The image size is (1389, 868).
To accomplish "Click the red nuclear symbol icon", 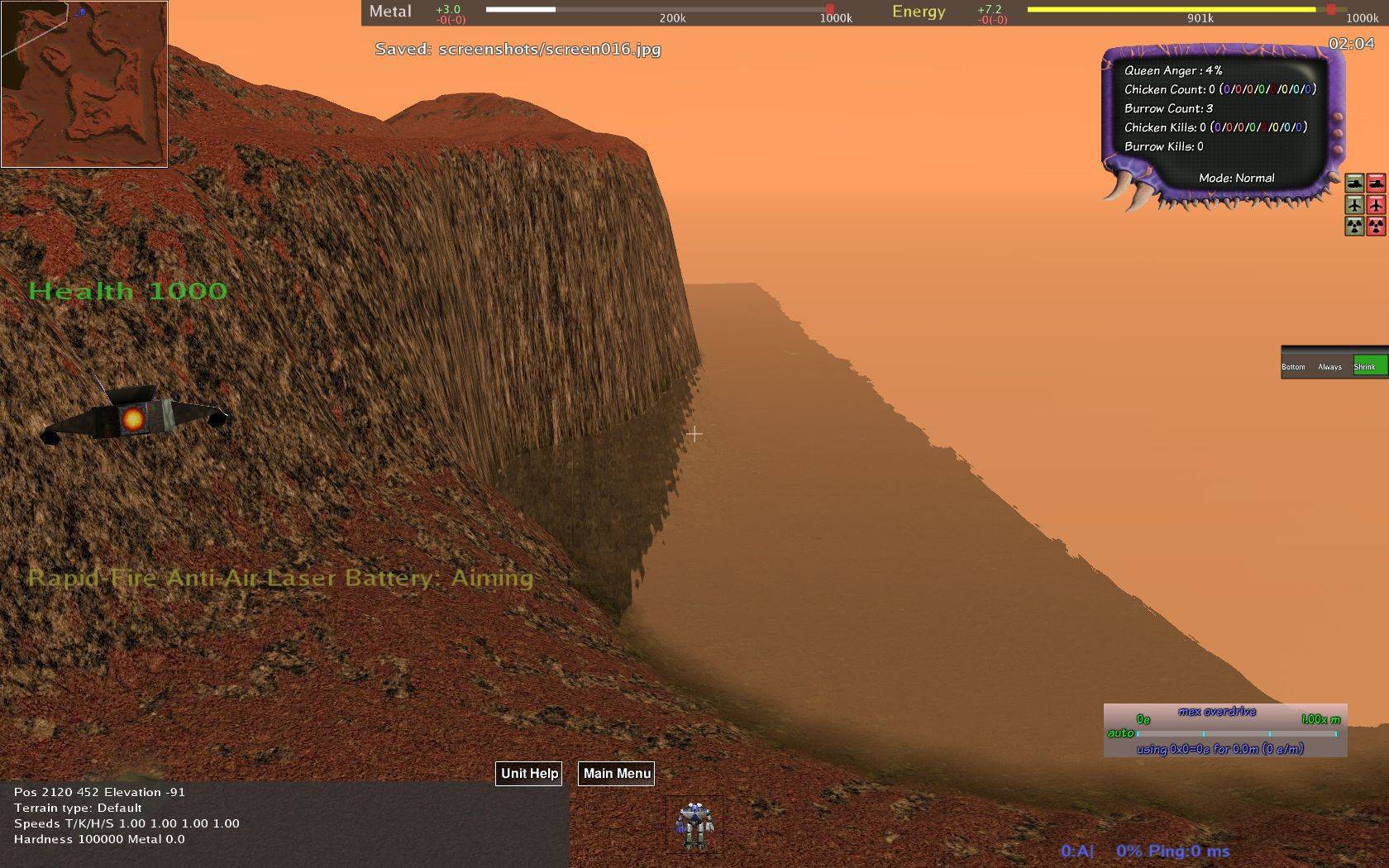I will (x=1376, y=226).
